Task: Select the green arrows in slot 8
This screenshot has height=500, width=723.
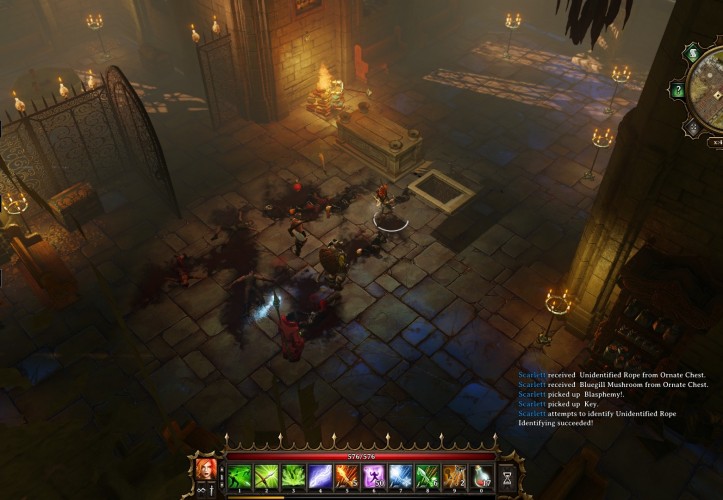Action: point(427,476)
